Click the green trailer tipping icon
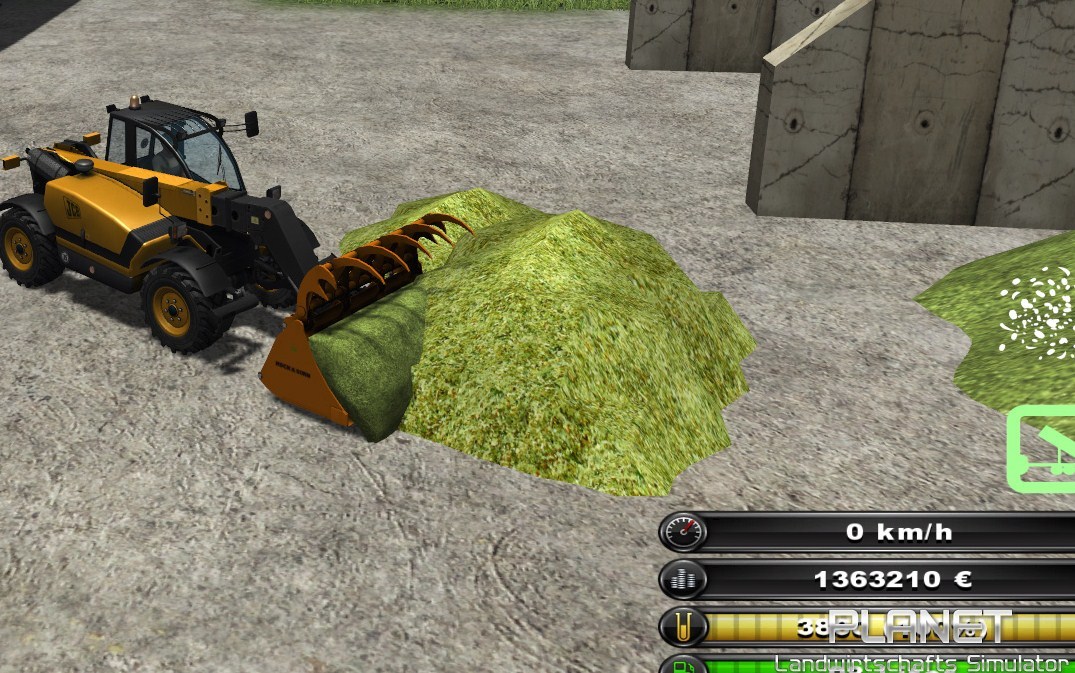1075x673 pixels. [x=1043, y=449]
